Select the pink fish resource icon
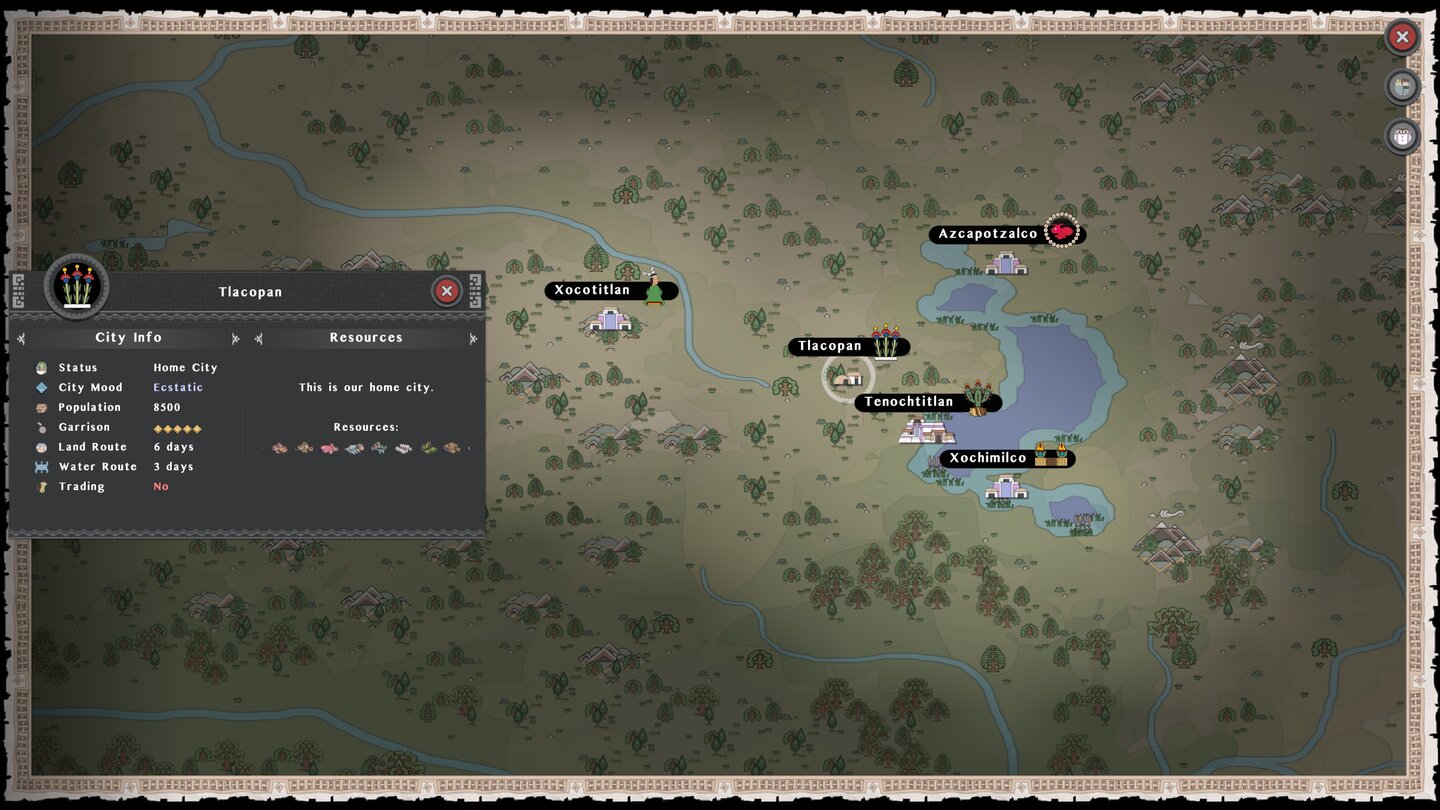 pyautogui.click(x=327, y=448)
